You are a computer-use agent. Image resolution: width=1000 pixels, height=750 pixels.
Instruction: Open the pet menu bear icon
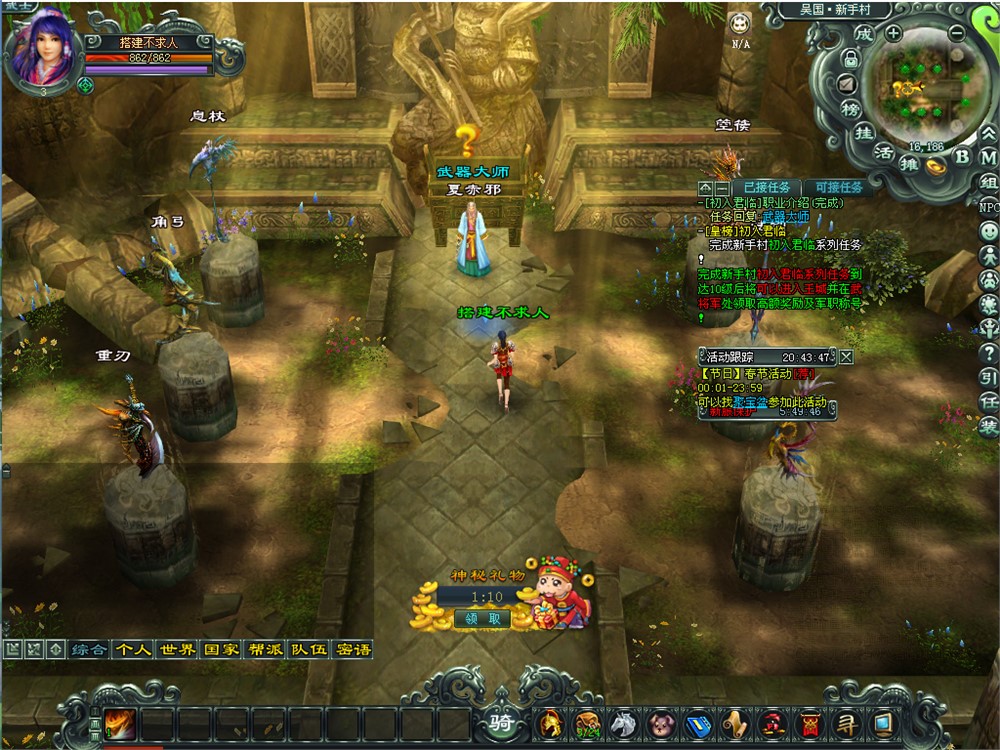pos(660,722)
